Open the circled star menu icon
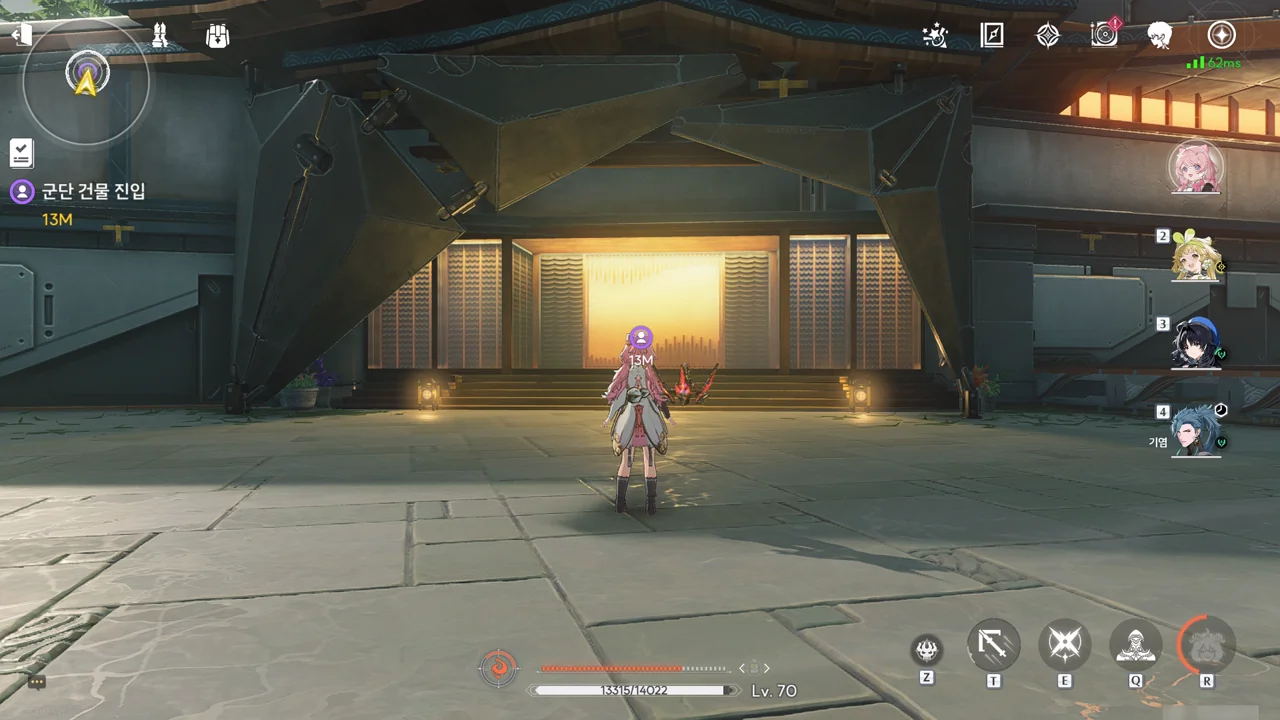 pos(1220,35)
